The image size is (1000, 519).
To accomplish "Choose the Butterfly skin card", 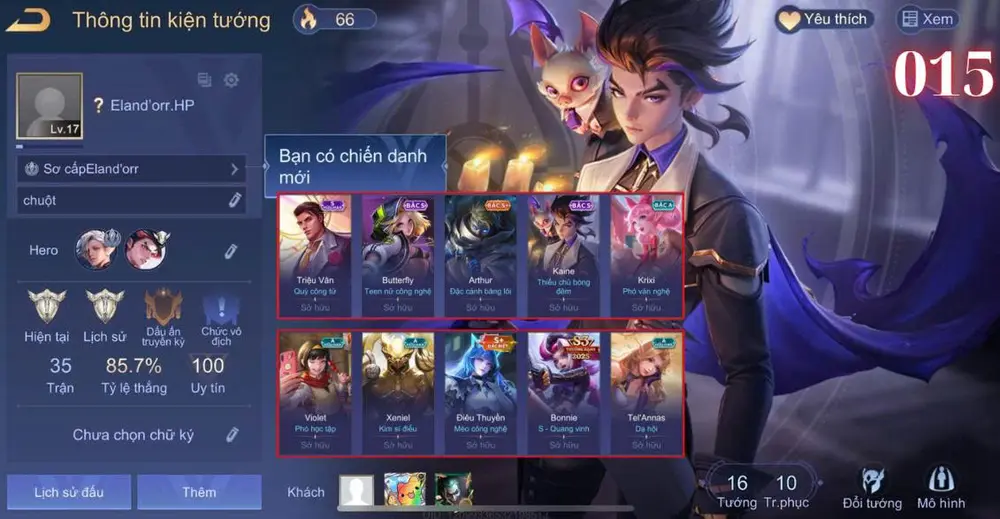I will [398, 254].
